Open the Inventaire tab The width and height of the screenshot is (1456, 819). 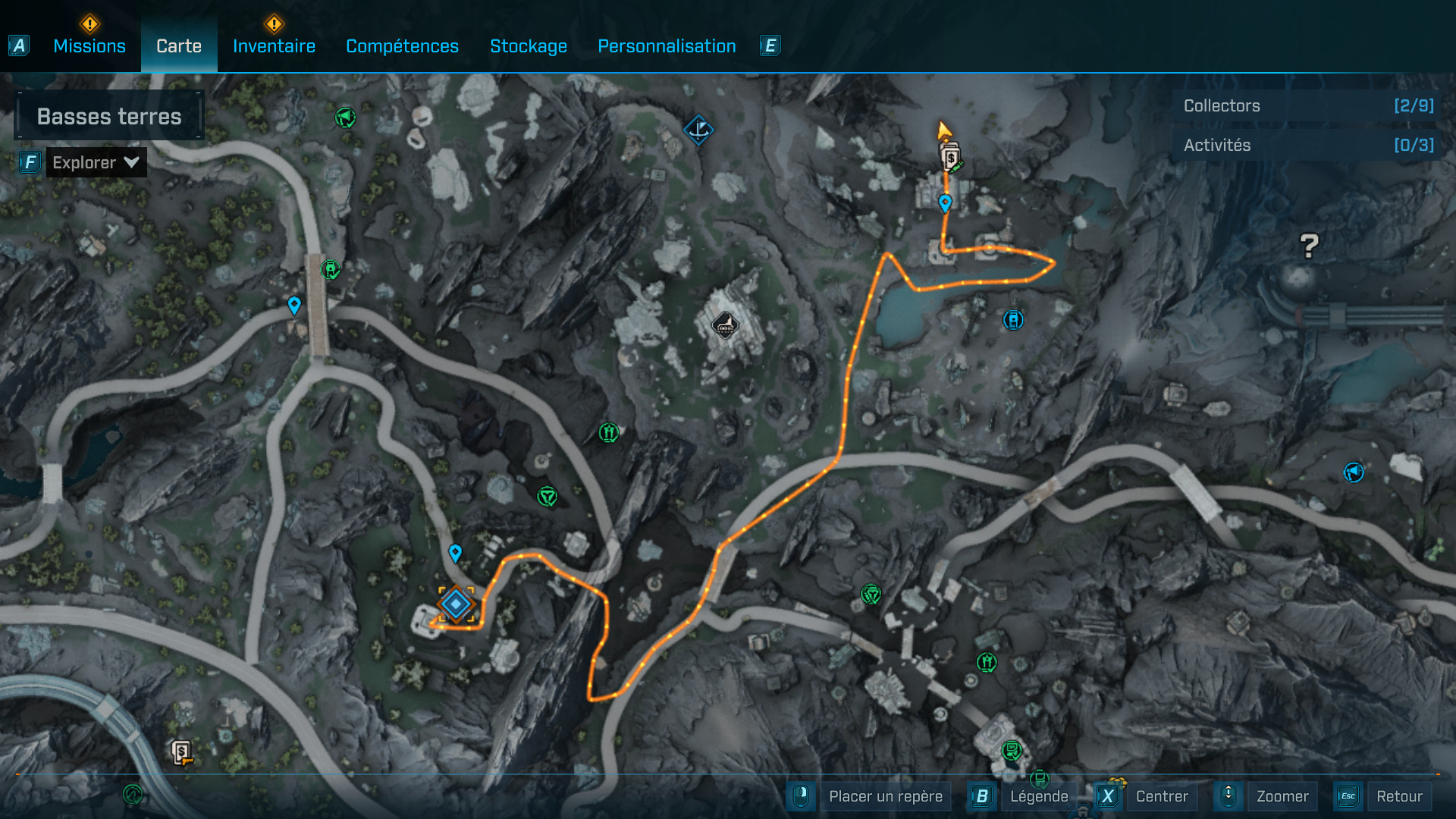pyautogui.click(x=274, y=46)
